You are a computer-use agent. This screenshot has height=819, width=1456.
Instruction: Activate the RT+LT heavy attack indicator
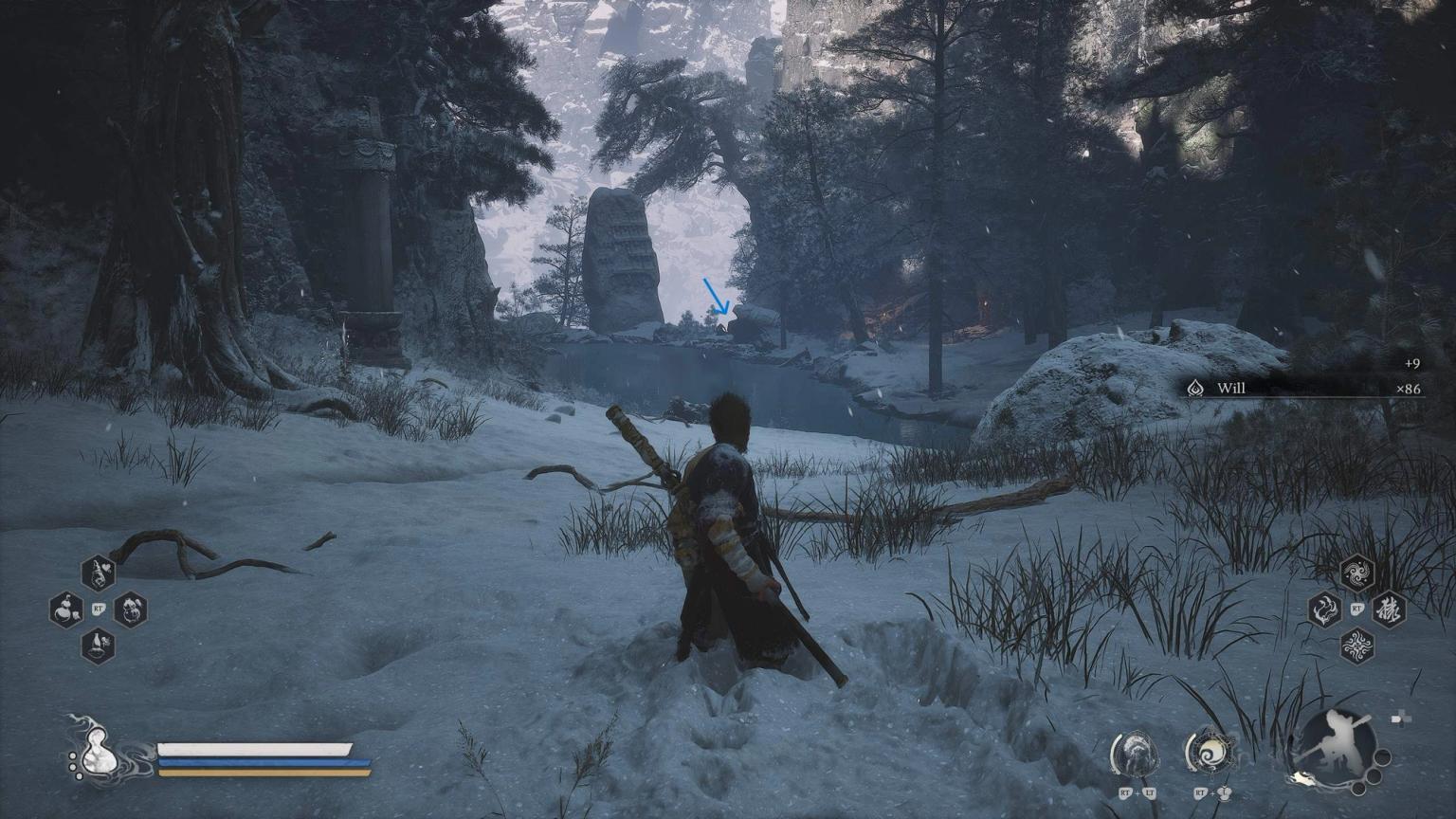[x=1137, y=755]
